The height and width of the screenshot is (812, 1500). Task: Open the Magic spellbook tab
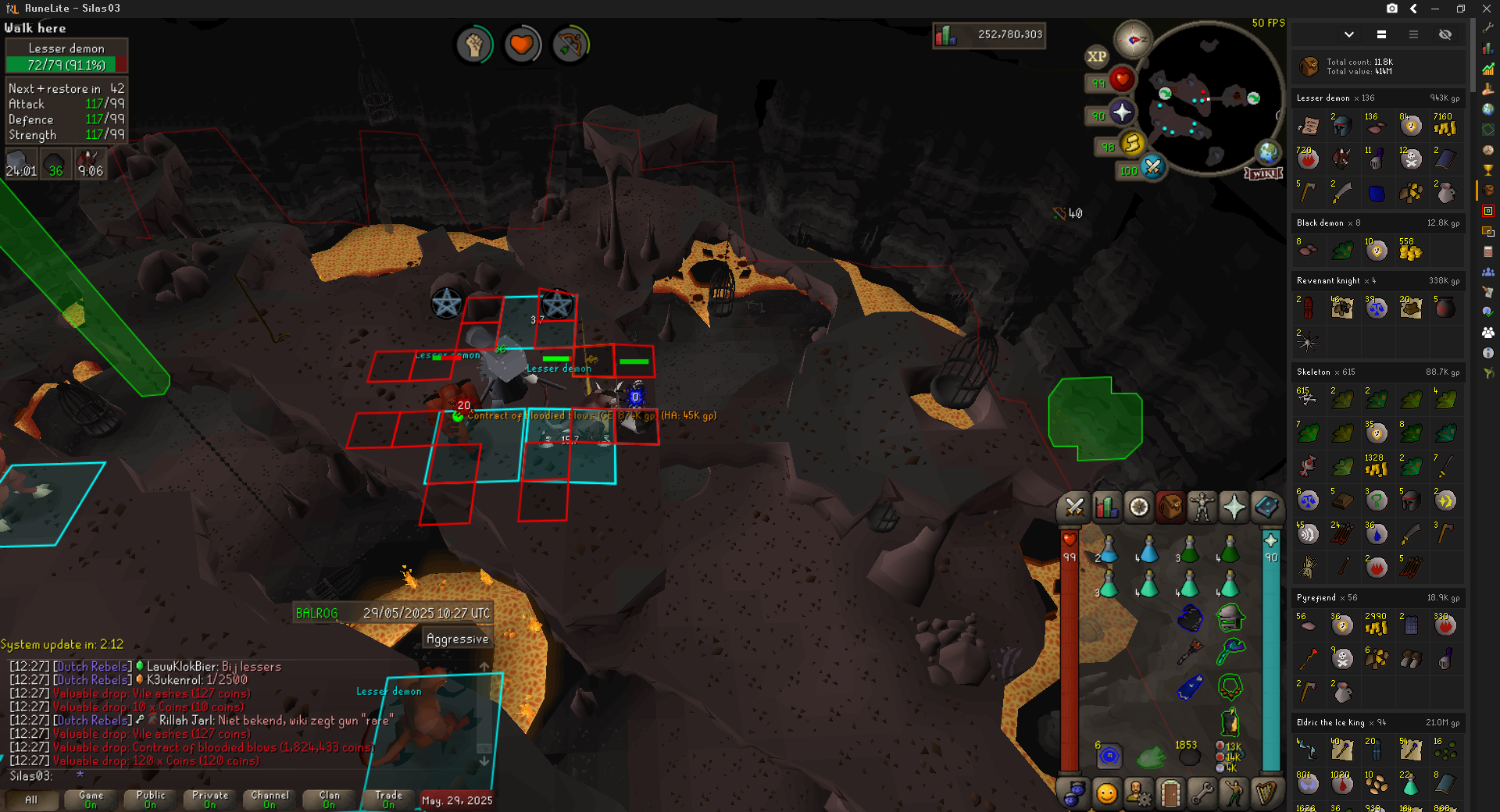tap(1266, 507)
